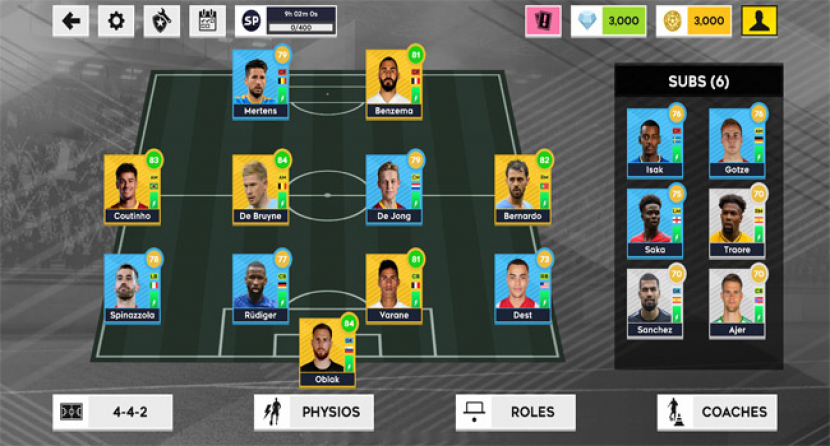The height and width of the screenshot is (446, 830).
Task: Go back with the arrow button
Action: pos(71,20)
